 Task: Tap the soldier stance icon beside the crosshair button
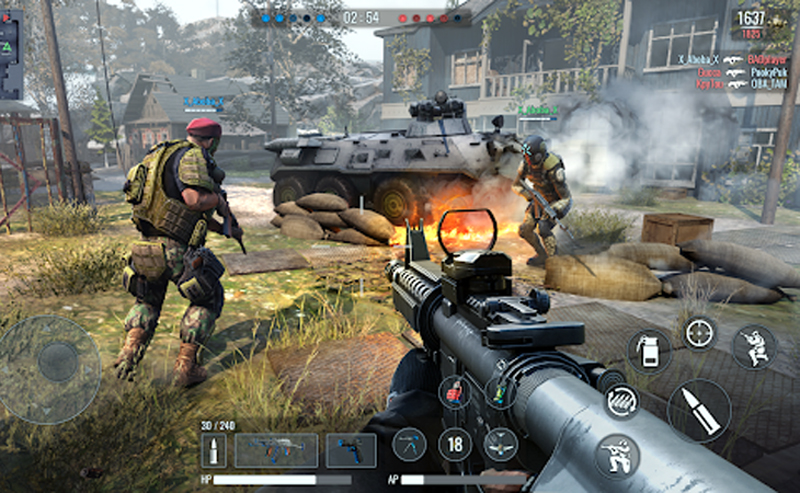click(x=754, y=347)
